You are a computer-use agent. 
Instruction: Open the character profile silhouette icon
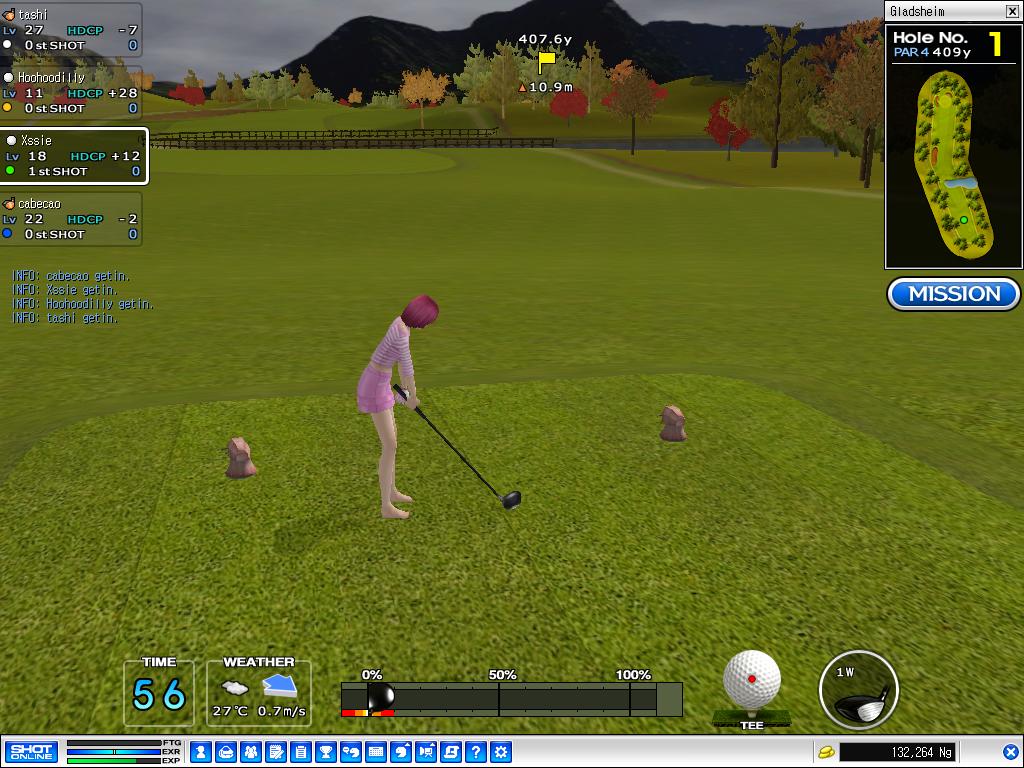(201, 752)
